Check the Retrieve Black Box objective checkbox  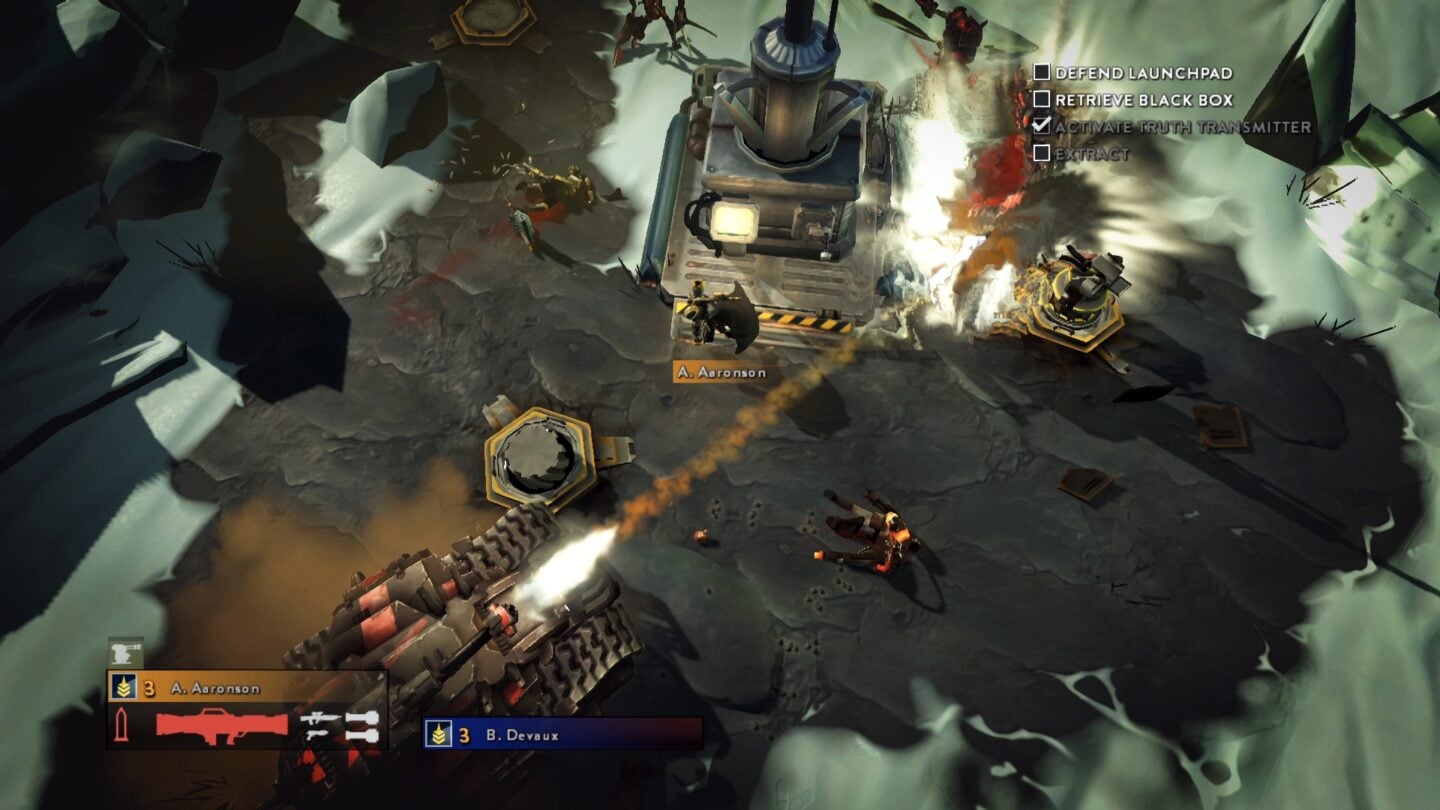tap(1042, 99)
